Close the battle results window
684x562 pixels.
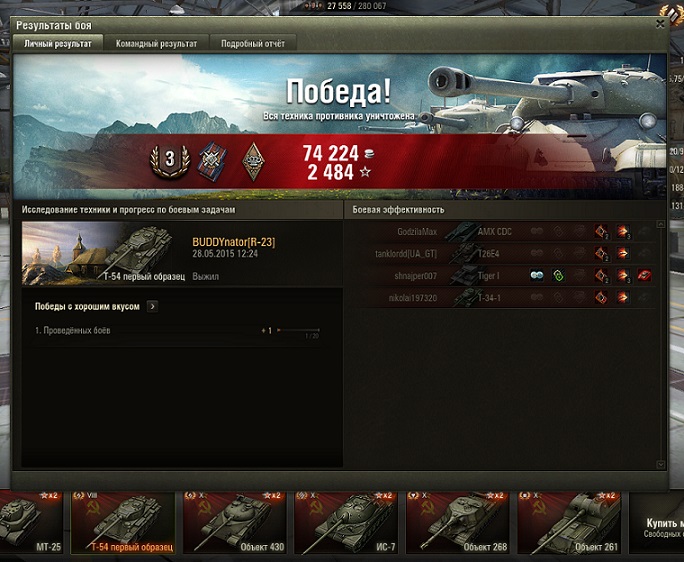point(659,23)
